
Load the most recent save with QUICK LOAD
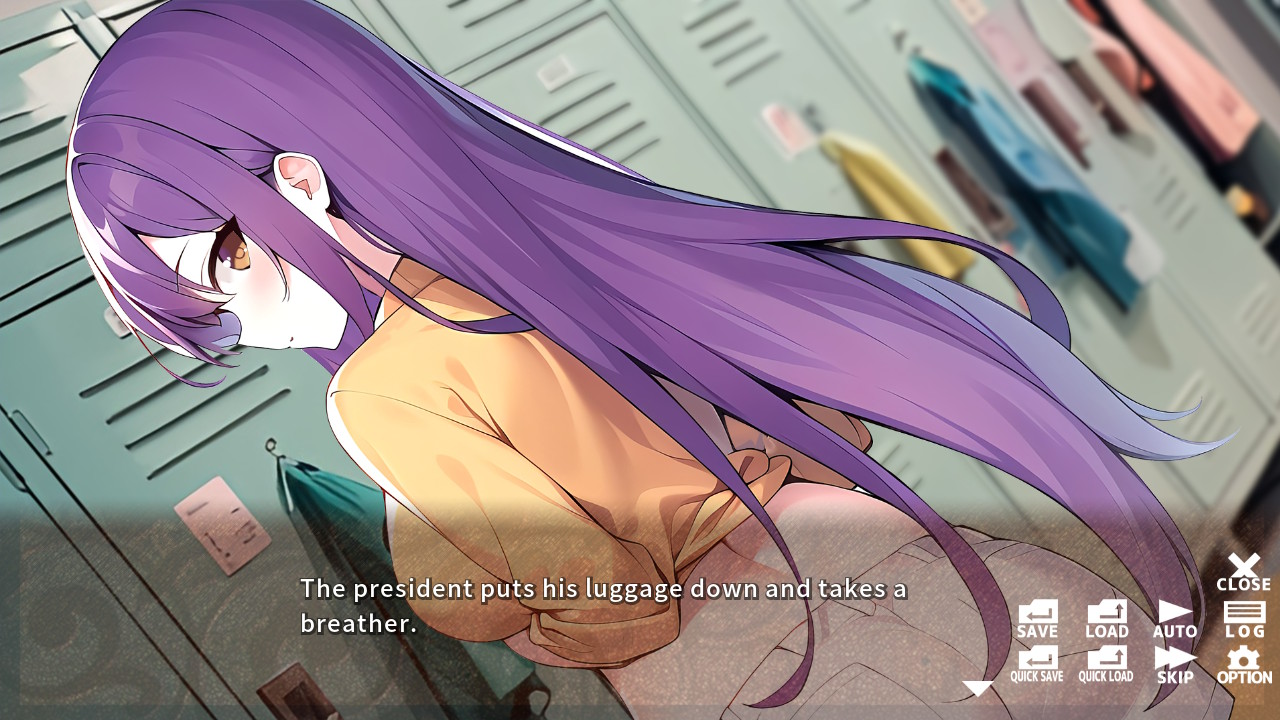point(1105,662)
